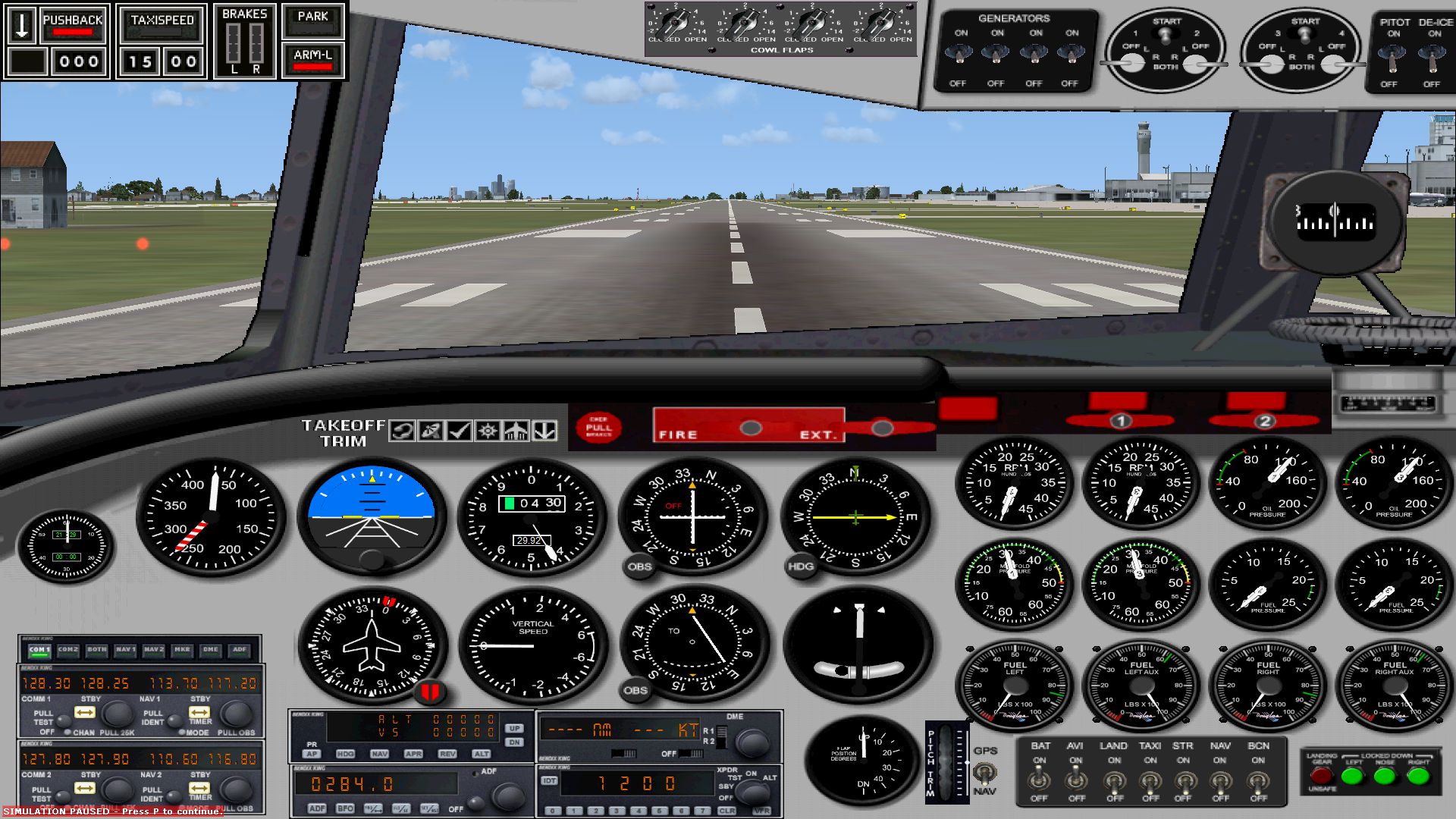Swap COMM 1 active and standby frequencies

84,713
